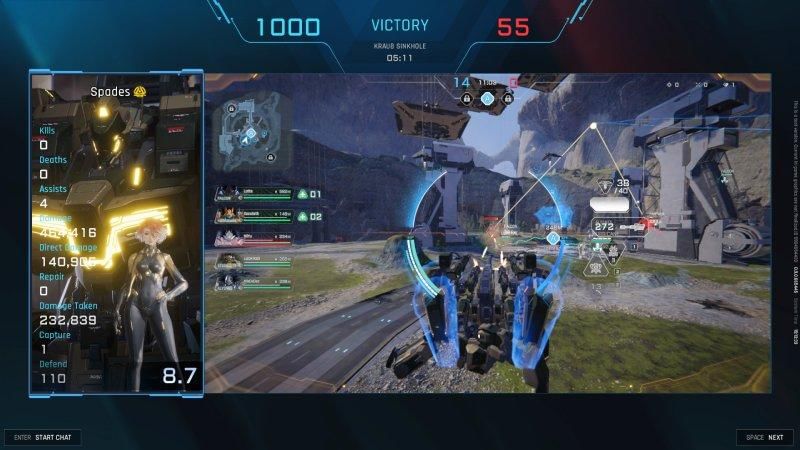Viewport: 800px width, 450px height.
Task: Click the match highlight replay panel
Action: tap(490, 233)
